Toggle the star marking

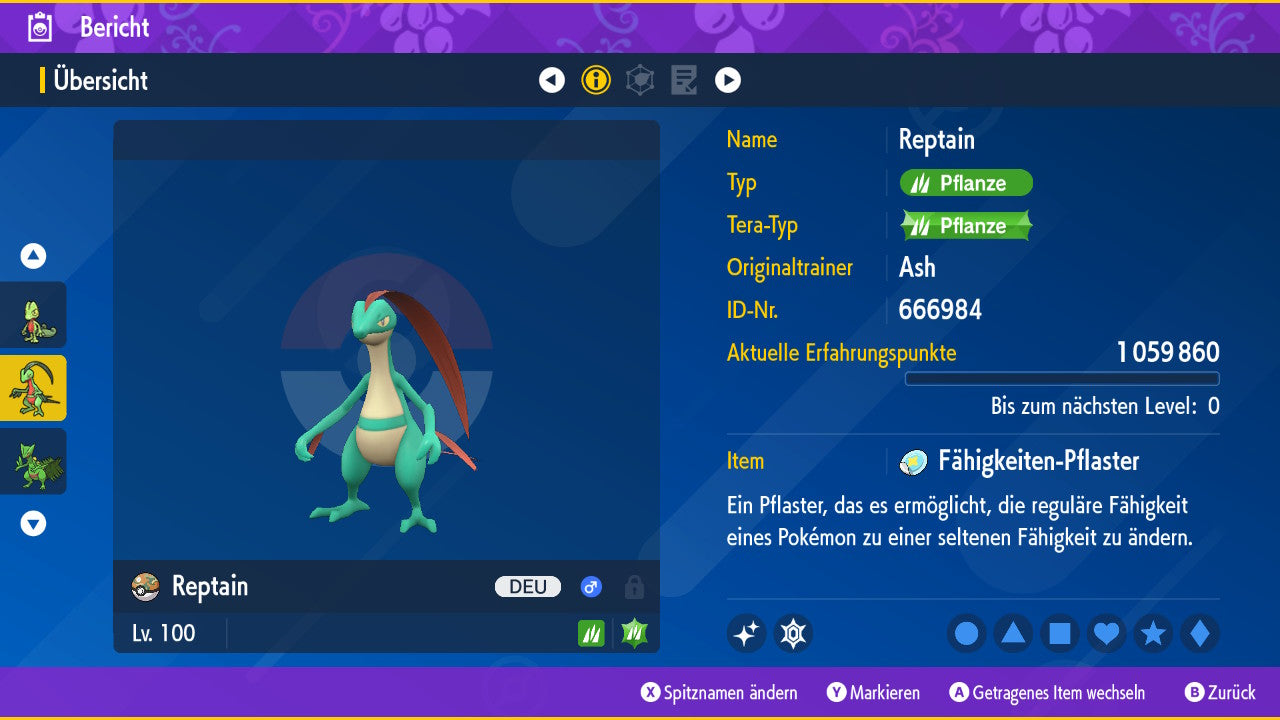point(1153,633)
